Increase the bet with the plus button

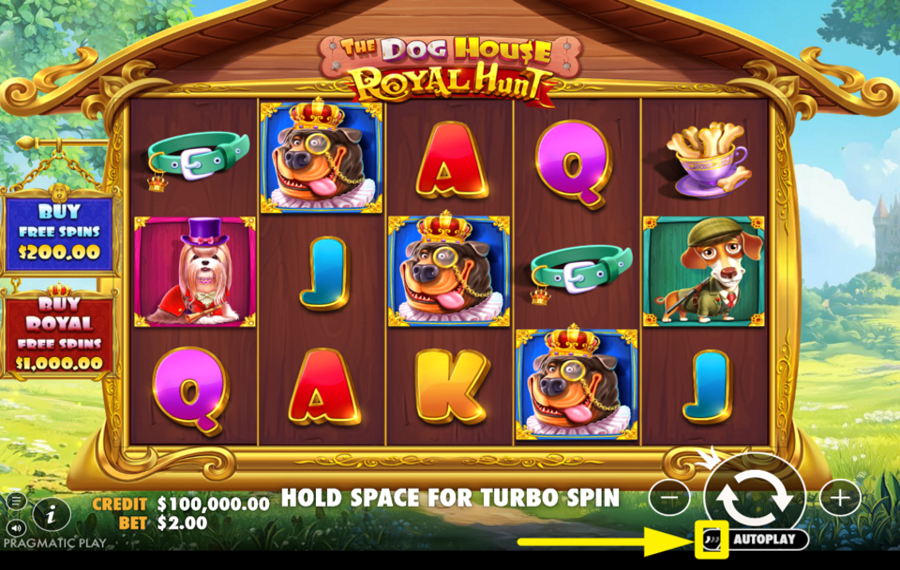840,497
